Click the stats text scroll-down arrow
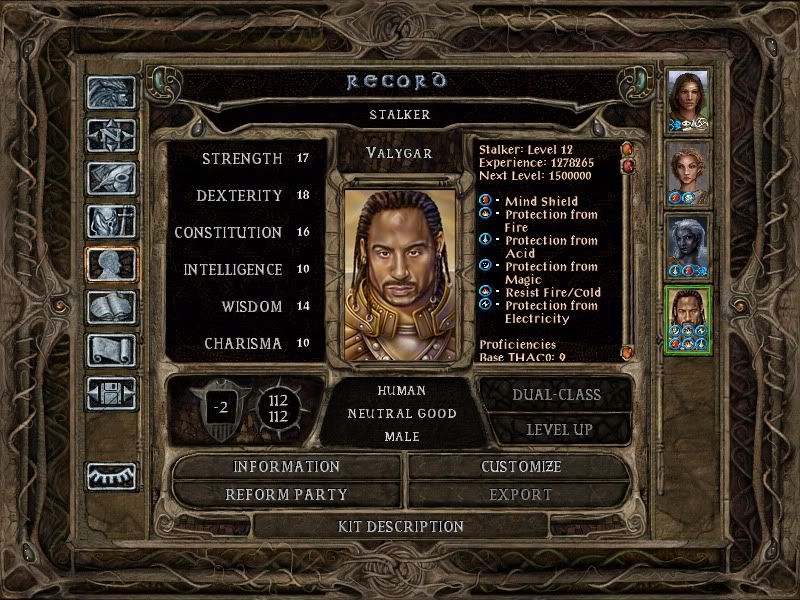The image size is (800, 600). [x=627, y=353]
